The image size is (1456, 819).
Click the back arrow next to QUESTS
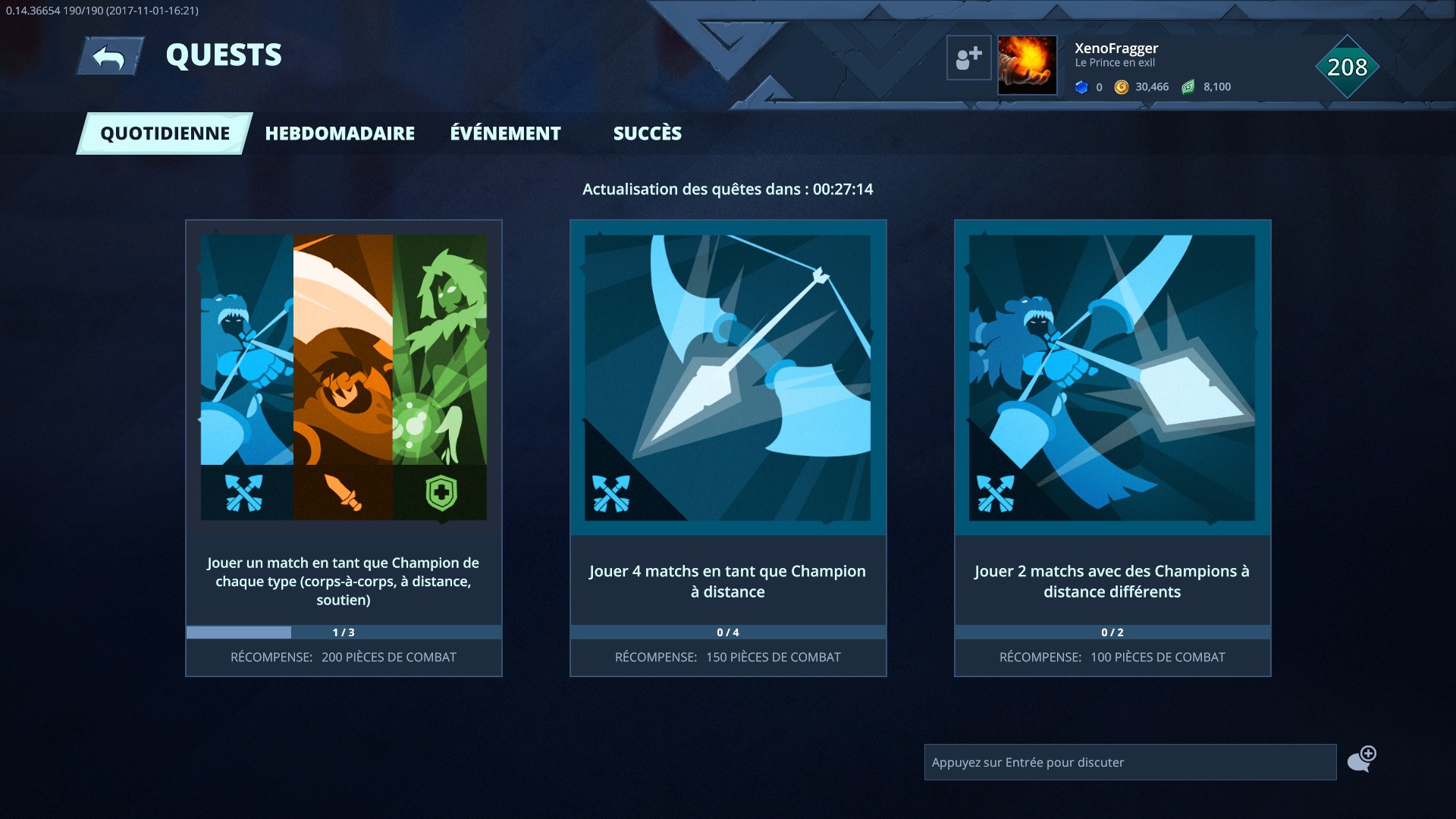pos(108,55)
